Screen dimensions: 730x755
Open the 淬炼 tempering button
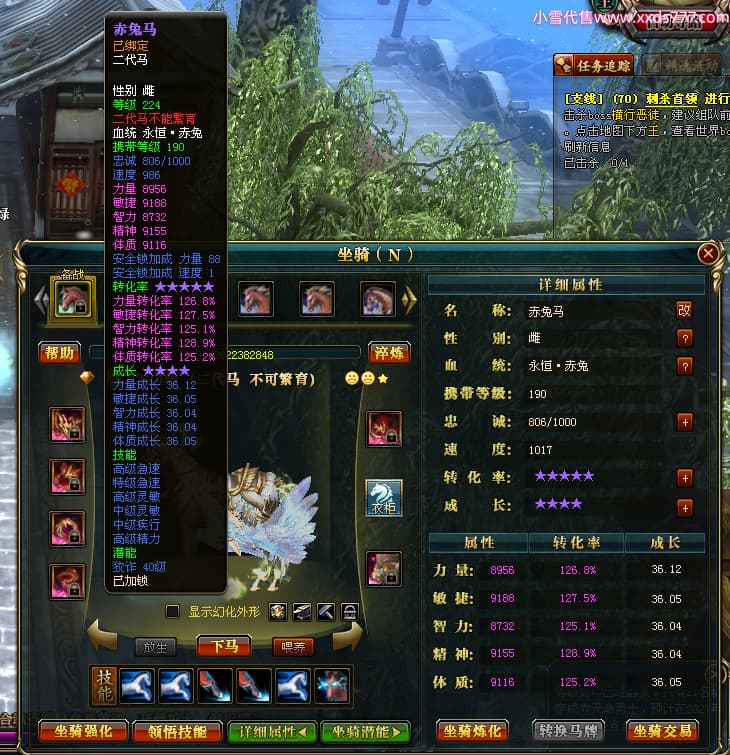click(390, 353)
